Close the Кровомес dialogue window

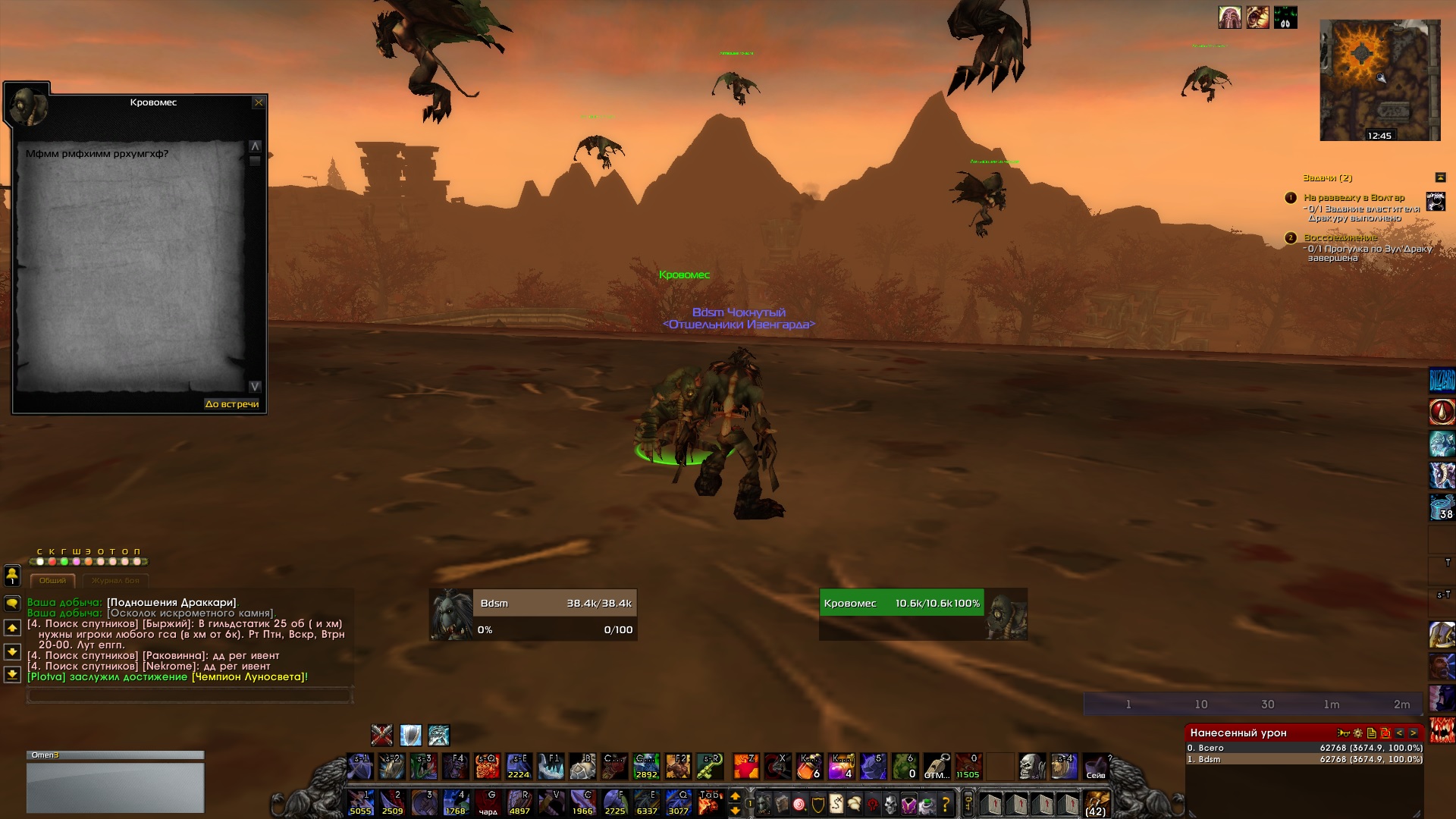259,102
